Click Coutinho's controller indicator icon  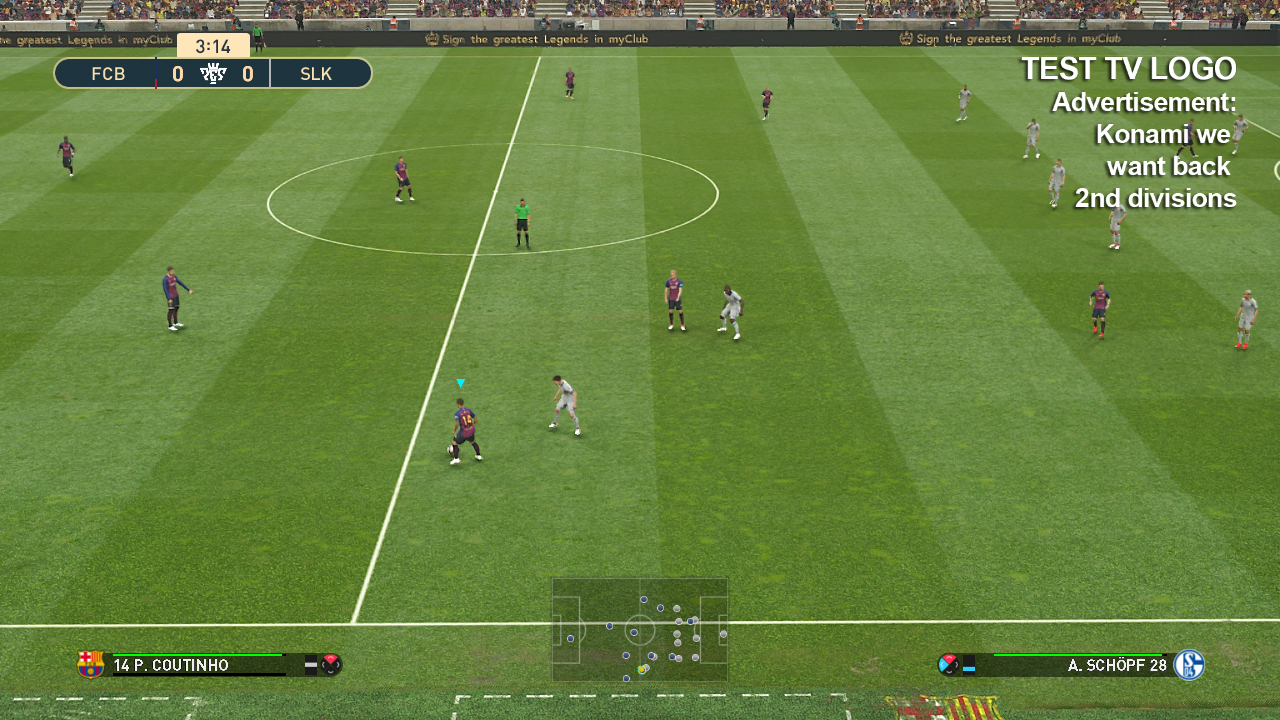pos(330,665)
